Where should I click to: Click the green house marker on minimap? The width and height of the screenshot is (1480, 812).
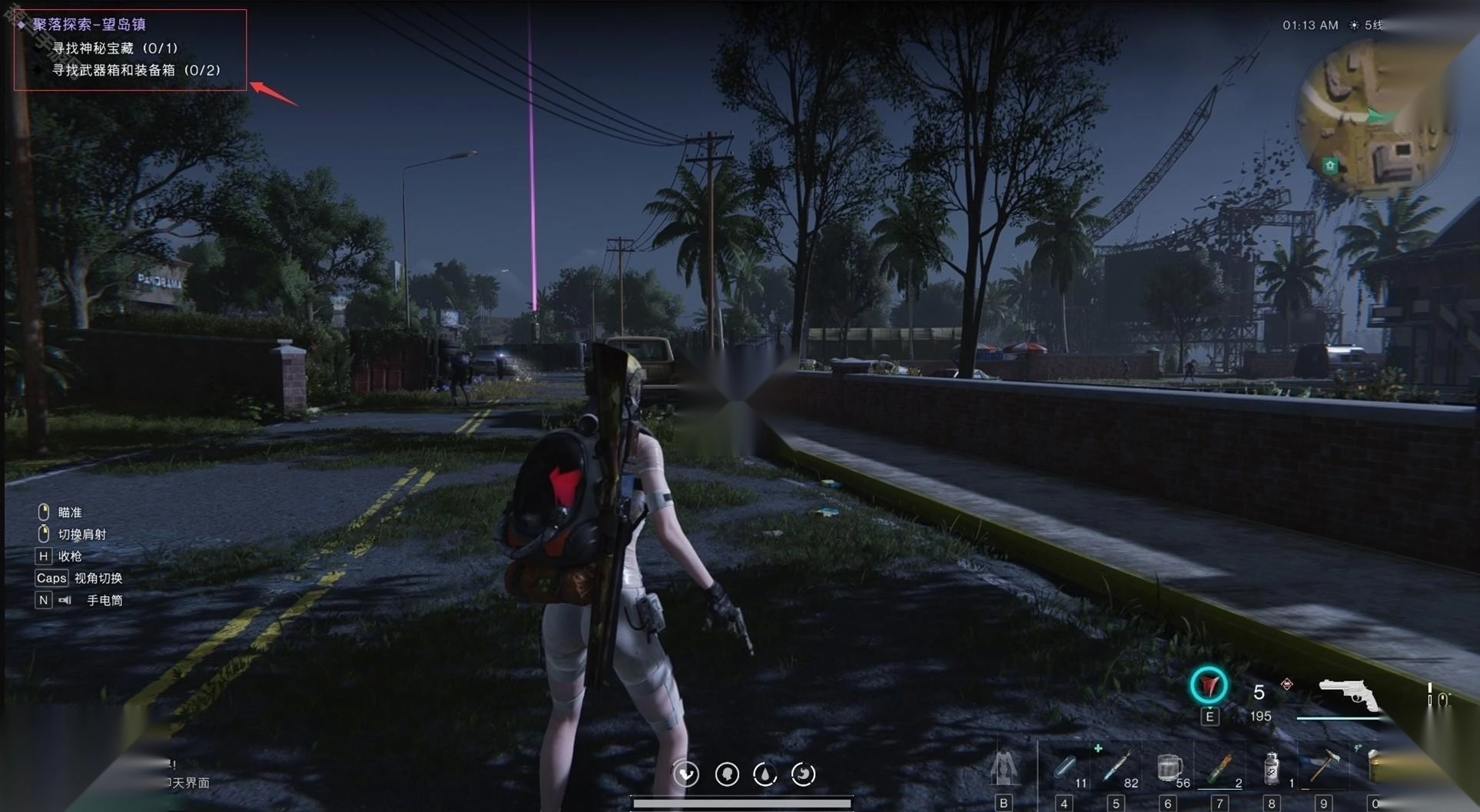pos(1330,165)
